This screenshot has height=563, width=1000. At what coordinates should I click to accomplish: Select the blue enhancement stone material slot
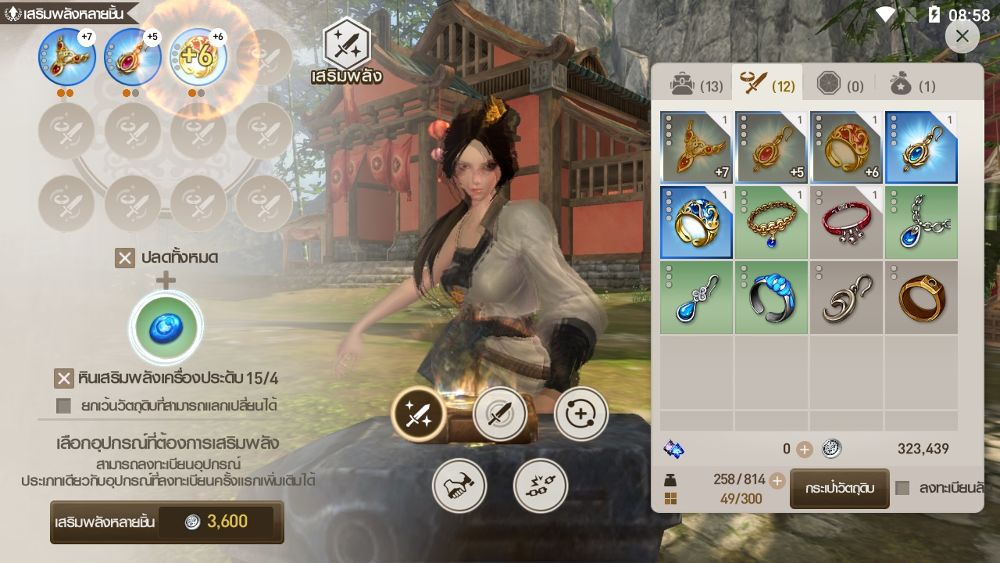tap(166, 328)
